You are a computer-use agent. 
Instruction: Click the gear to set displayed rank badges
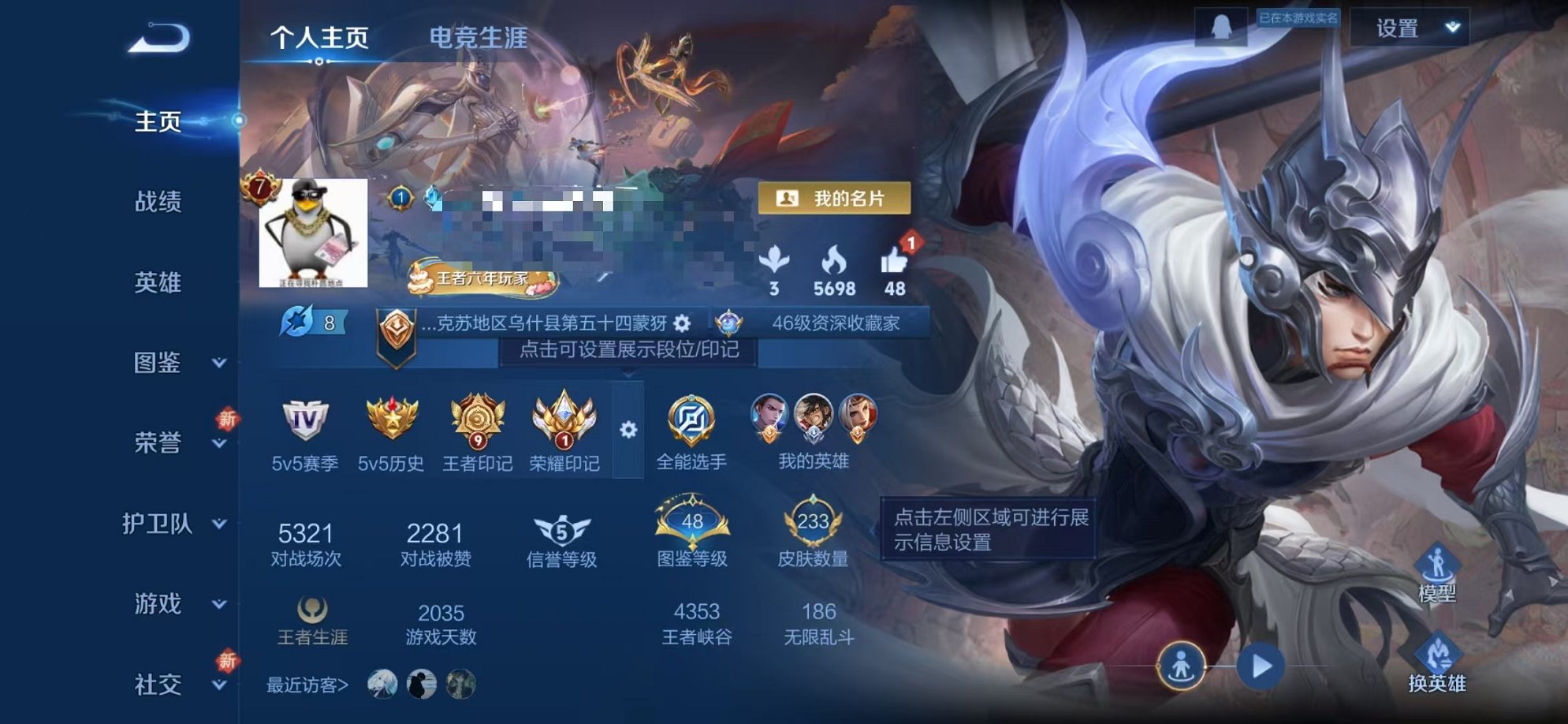point(627,430)
